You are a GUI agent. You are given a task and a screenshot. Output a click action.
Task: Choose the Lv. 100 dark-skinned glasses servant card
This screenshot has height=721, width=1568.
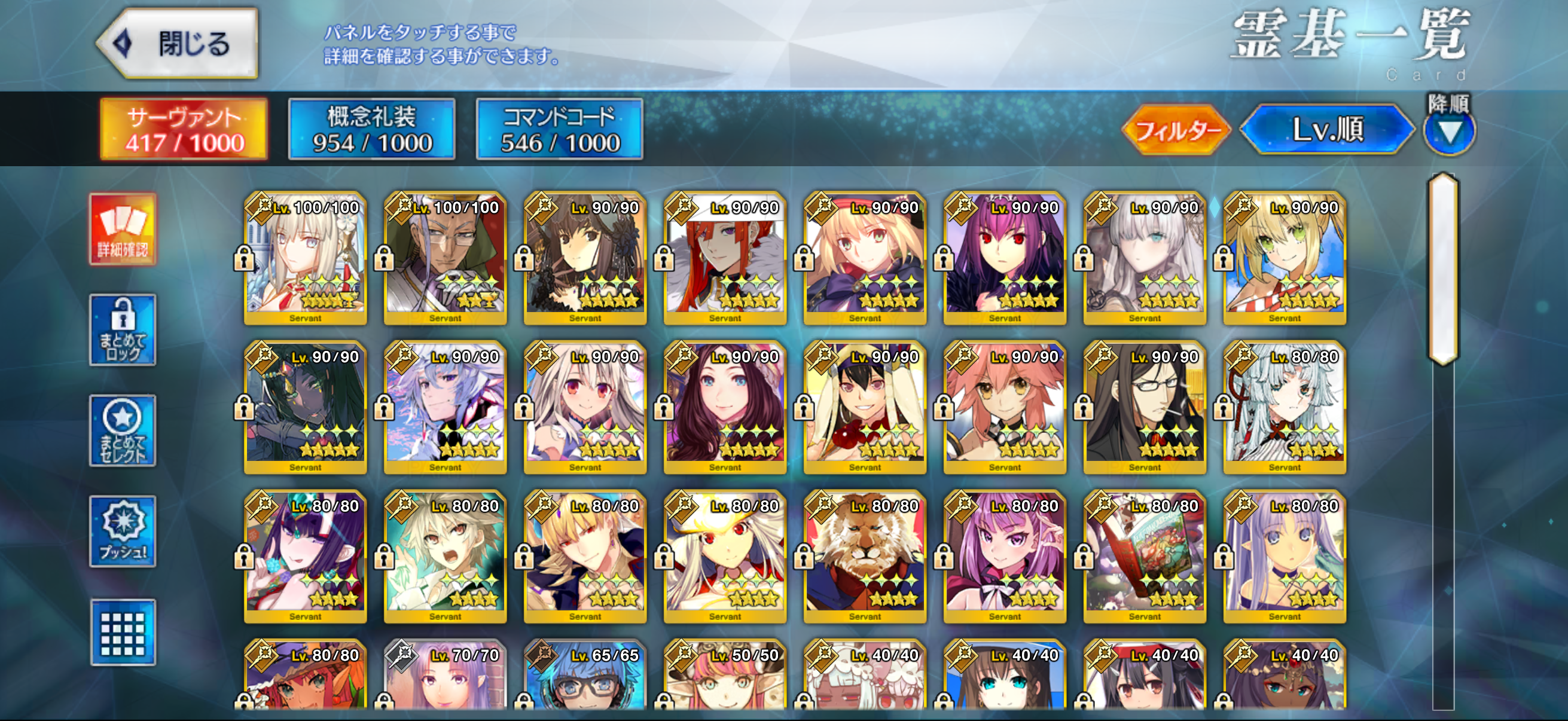pyautogui.click(x=445, y=259)
